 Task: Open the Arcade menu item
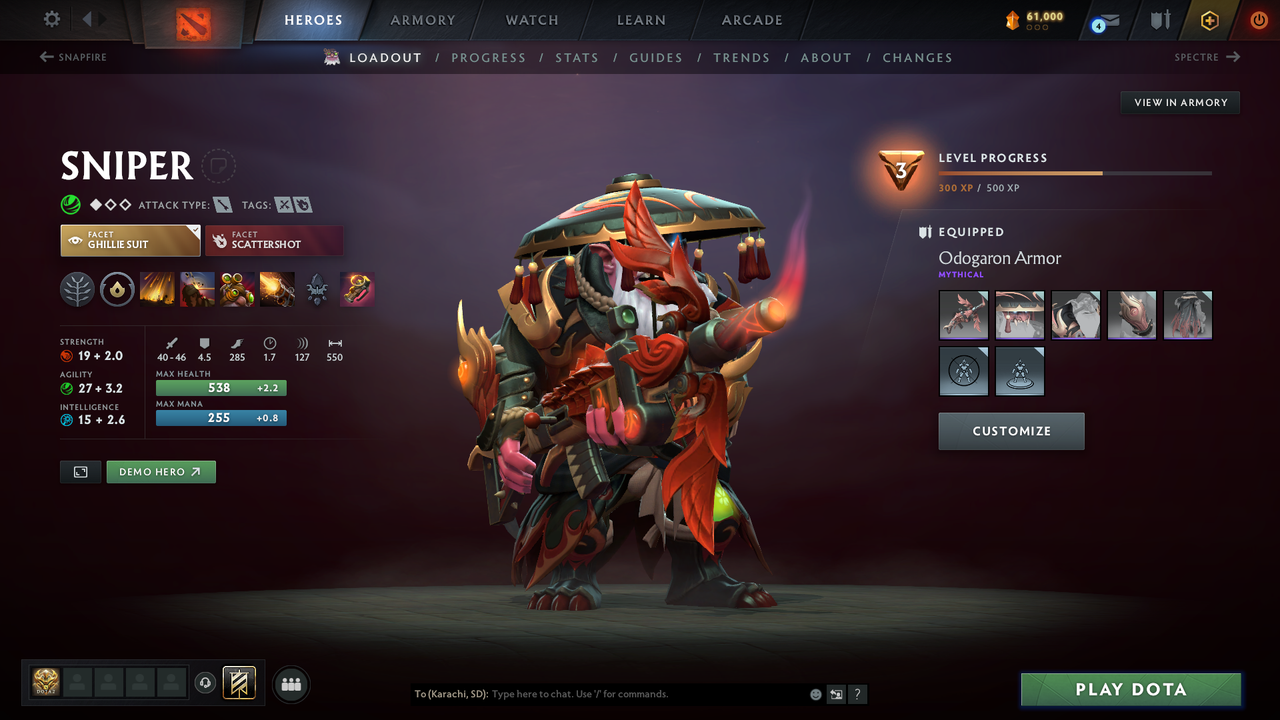(751, 20)
